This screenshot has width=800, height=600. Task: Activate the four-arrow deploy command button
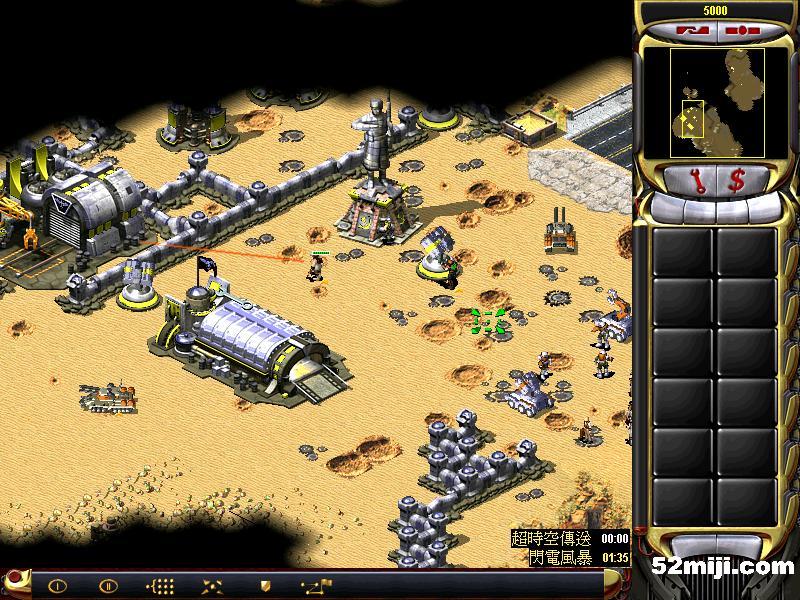click(x=212, y=586)
